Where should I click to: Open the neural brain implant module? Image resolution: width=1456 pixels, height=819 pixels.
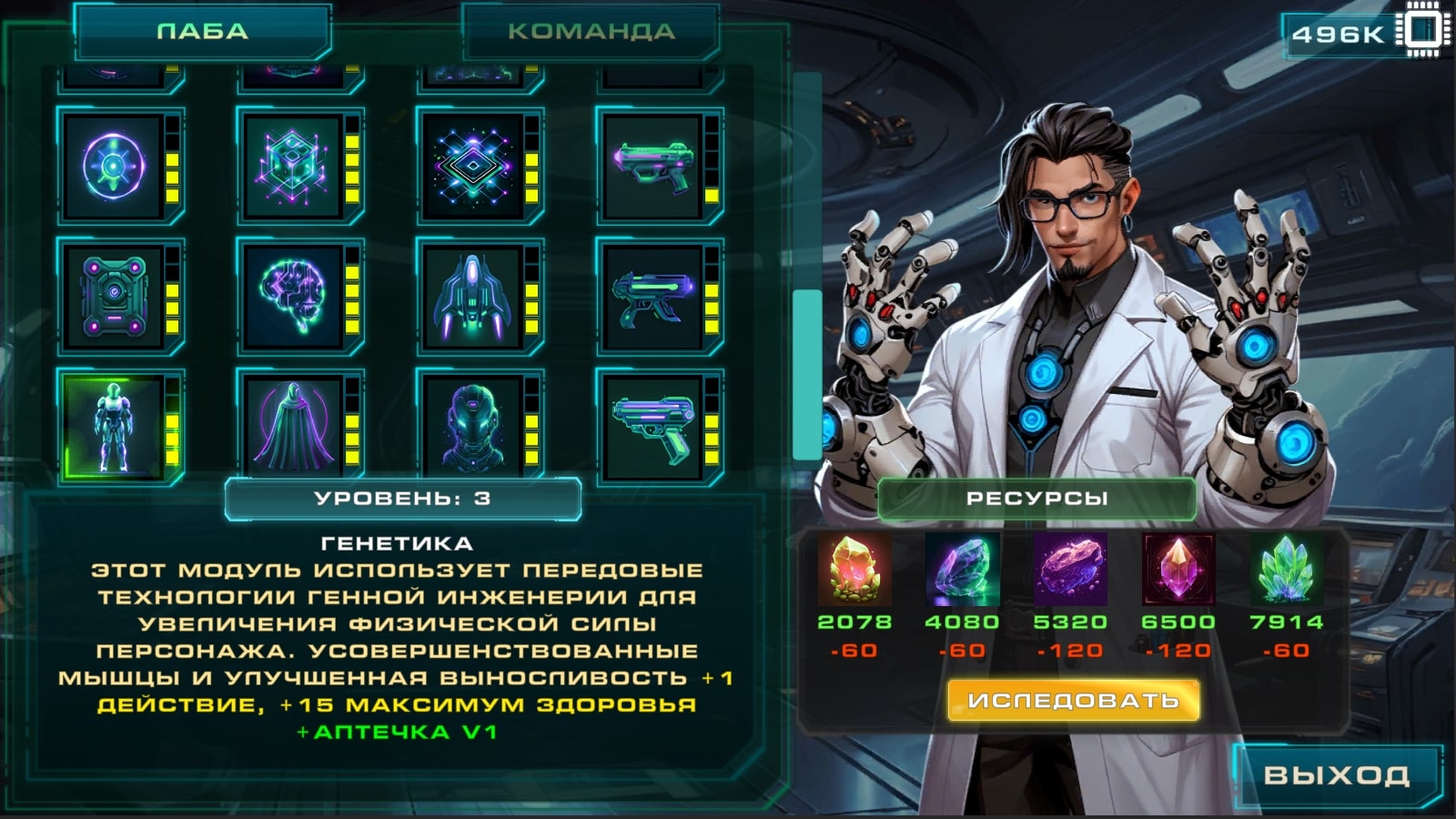291,296
